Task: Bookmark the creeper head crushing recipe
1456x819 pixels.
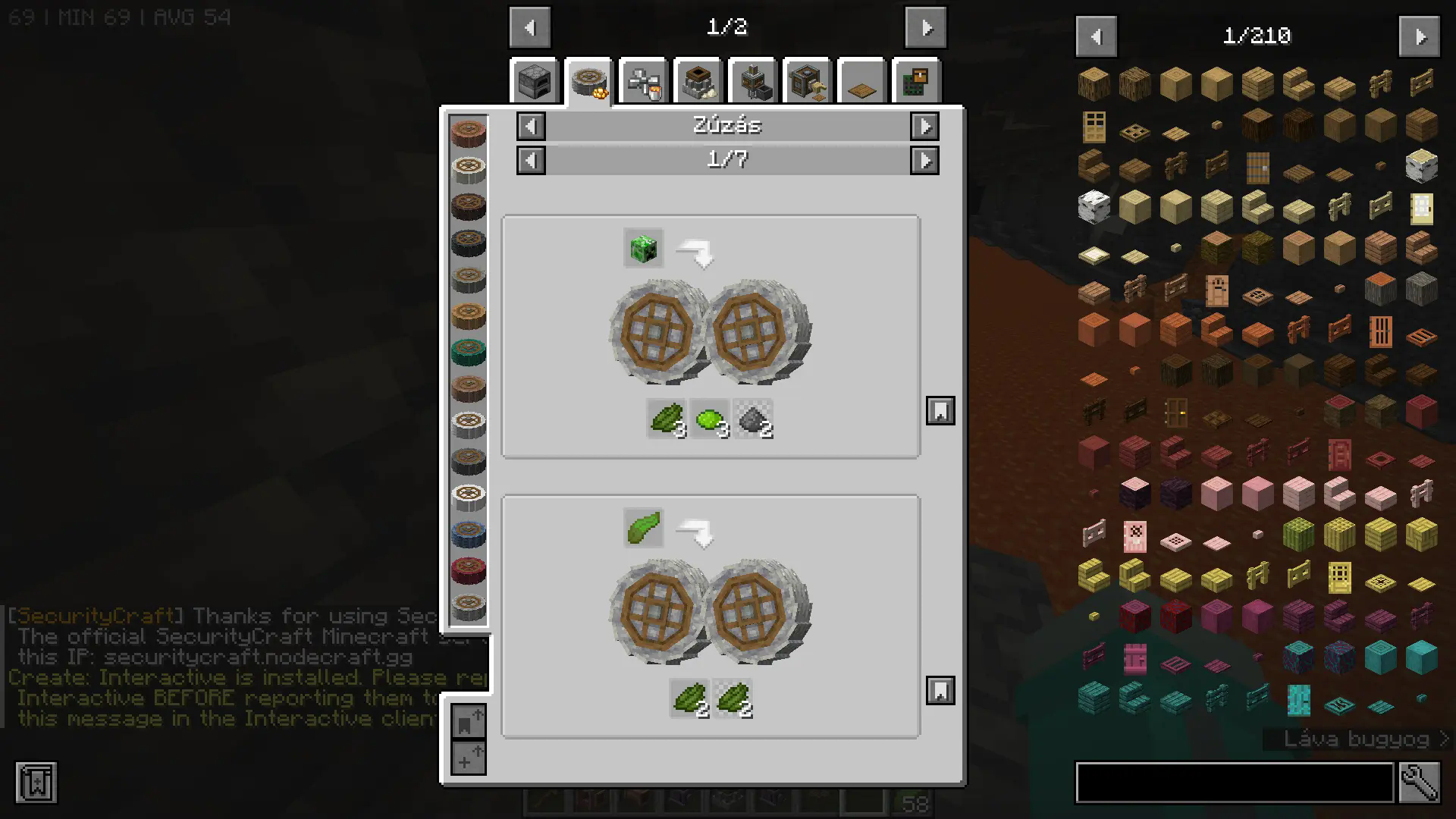Action: click(x=940, y=411)
